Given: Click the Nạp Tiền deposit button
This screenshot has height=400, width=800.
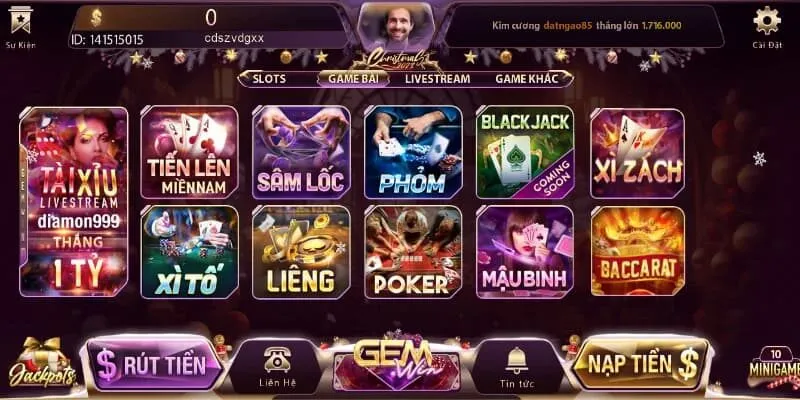Looking at the screenshot, I should point(642,363).
